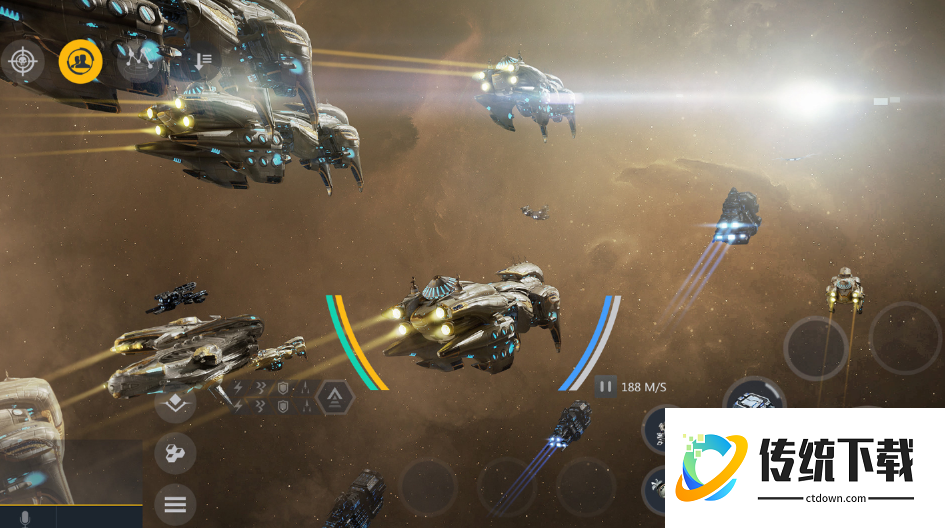Activate the module slot with the armored-ship icon
The height and width of the screenshot is (528, 945).
click(751, 402)
